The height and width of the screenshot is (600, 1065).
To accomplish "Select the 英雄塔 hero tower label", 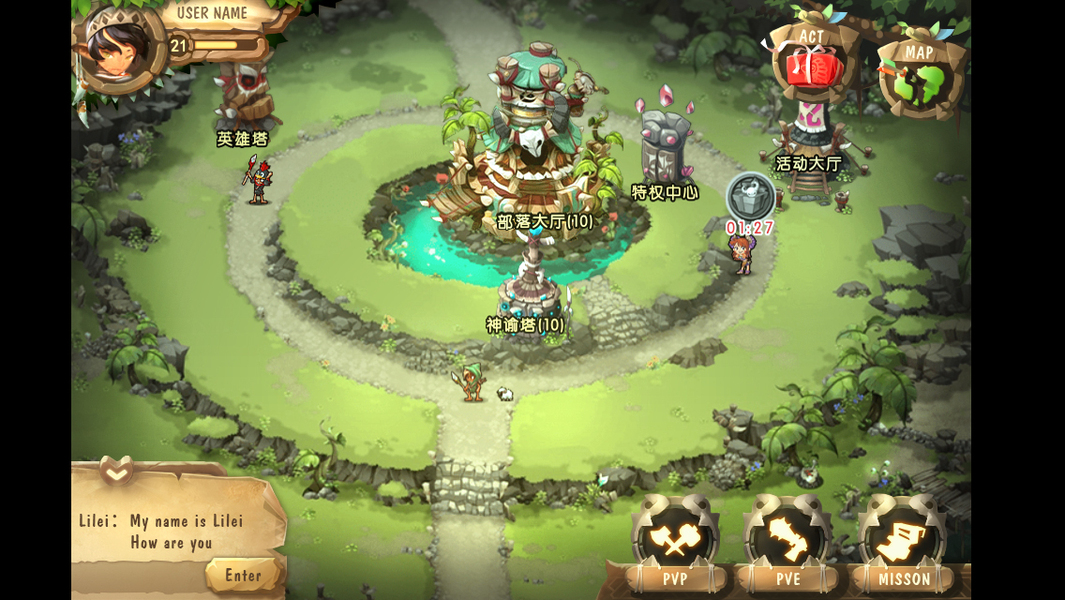I will pos(243,139).
